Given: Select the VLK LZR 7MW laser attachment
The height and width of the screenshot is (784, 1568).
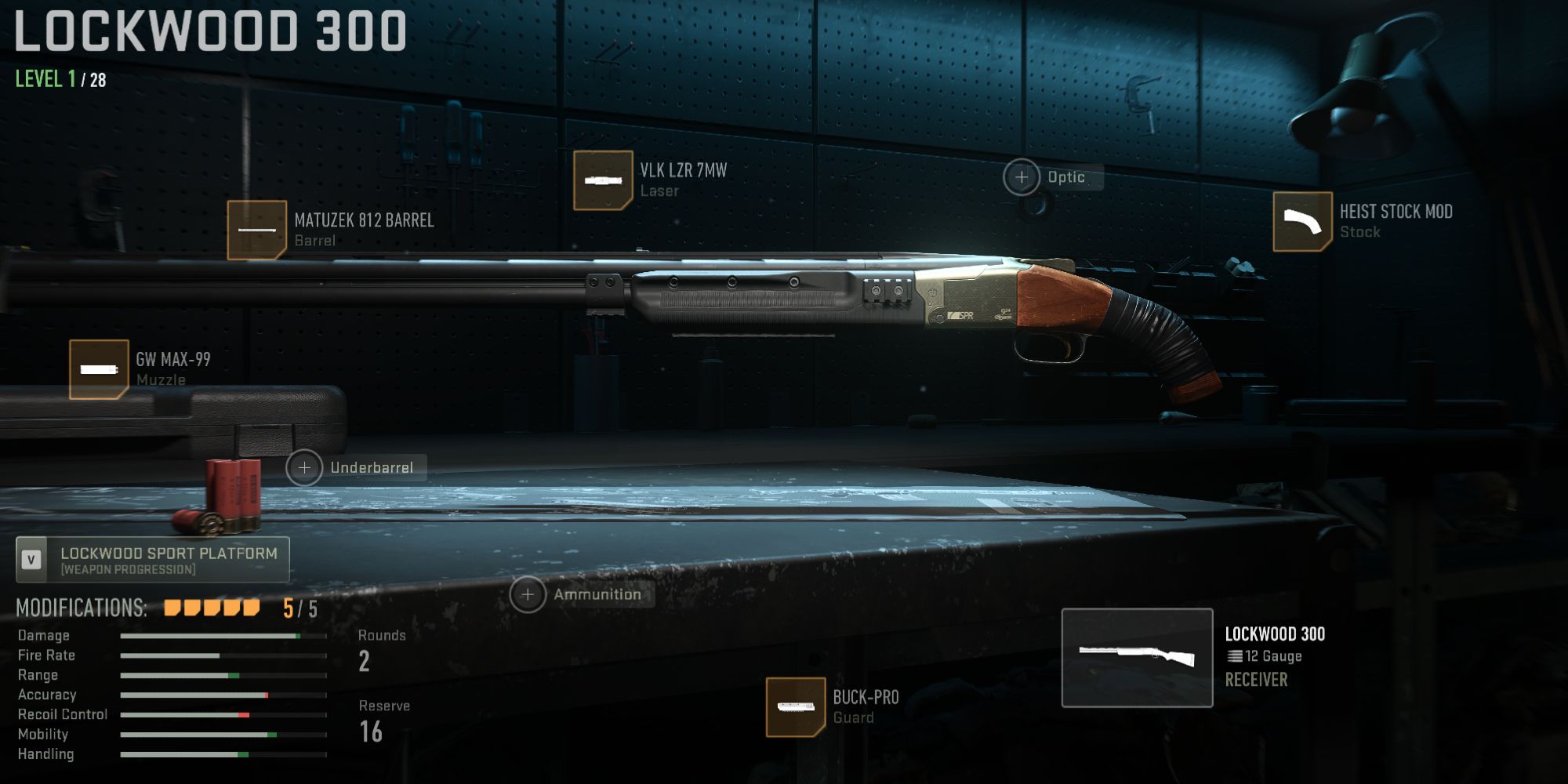Looking at the screenshot, I should [604, 179].
